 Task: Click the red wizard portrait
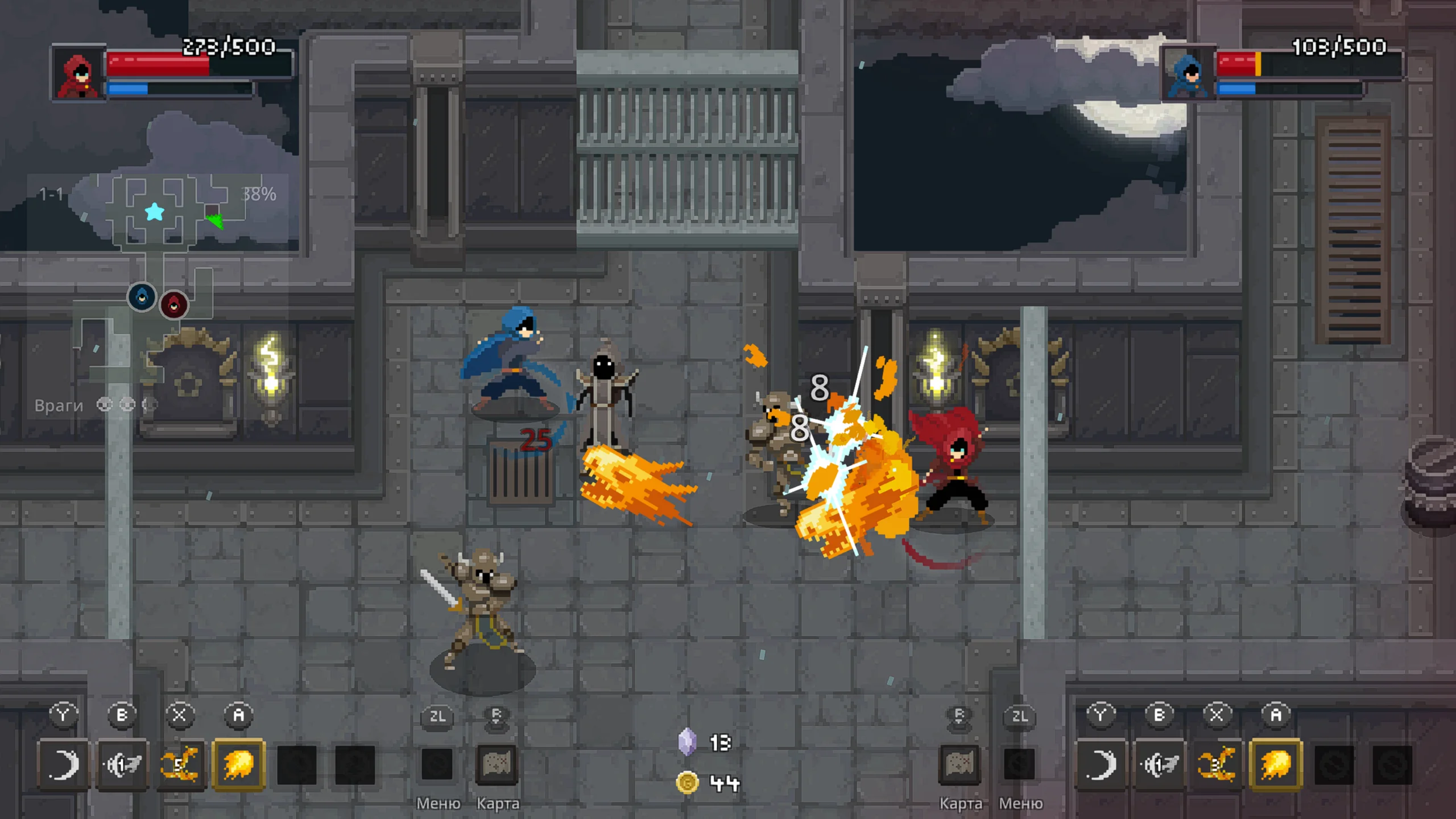pos(78,74)
